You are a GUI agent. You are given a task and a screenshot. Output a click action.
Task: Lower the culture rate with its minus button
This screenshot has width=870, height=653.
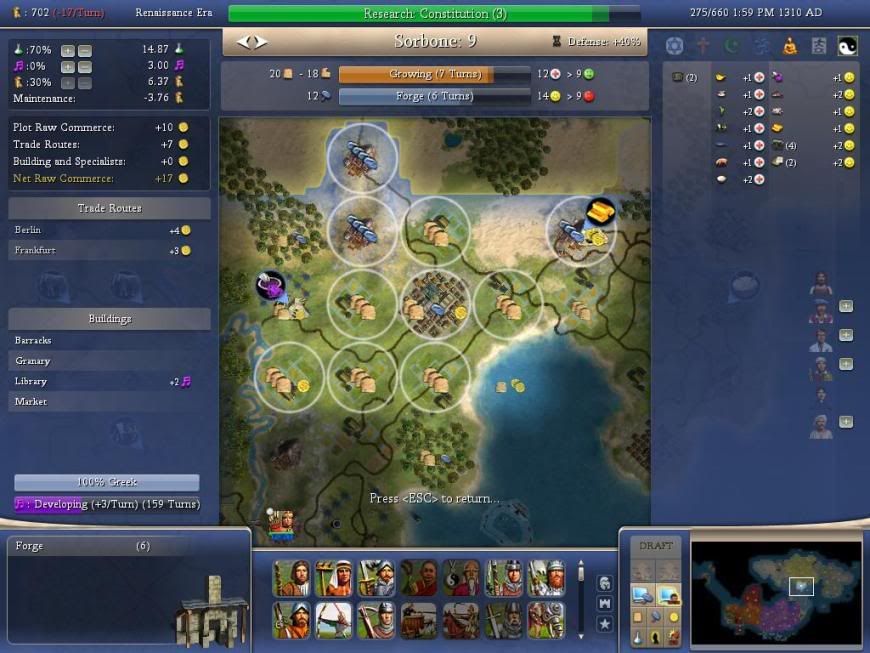pos(85,66)
